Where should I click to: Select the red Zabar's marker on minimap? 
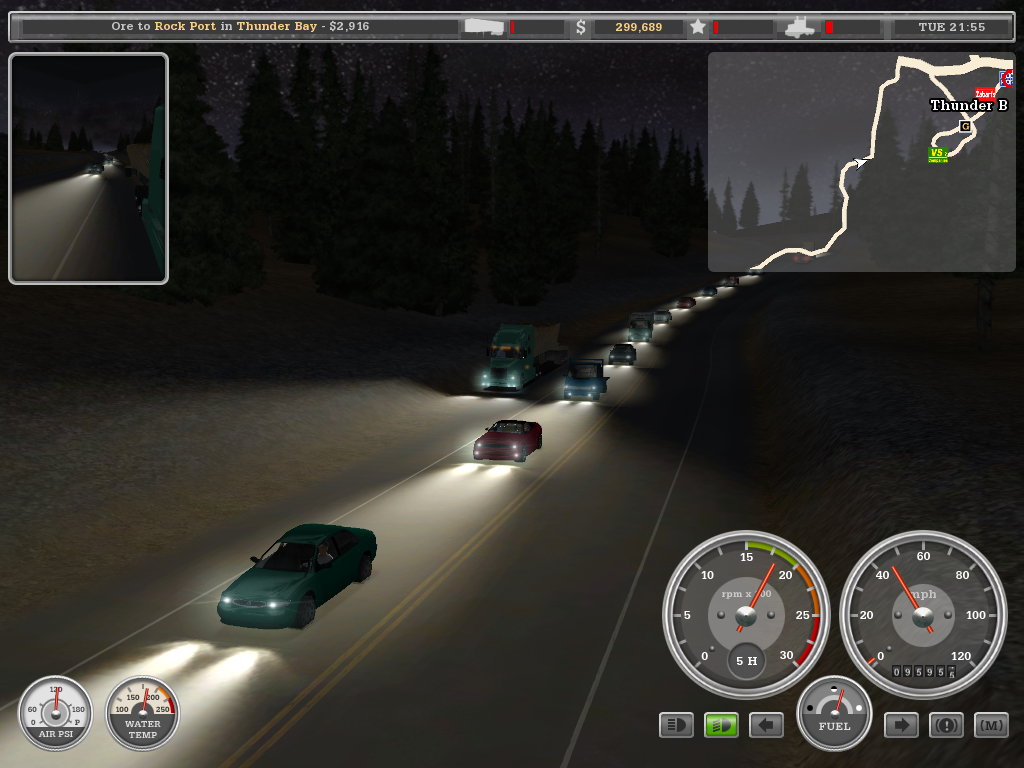pos(985,94)
